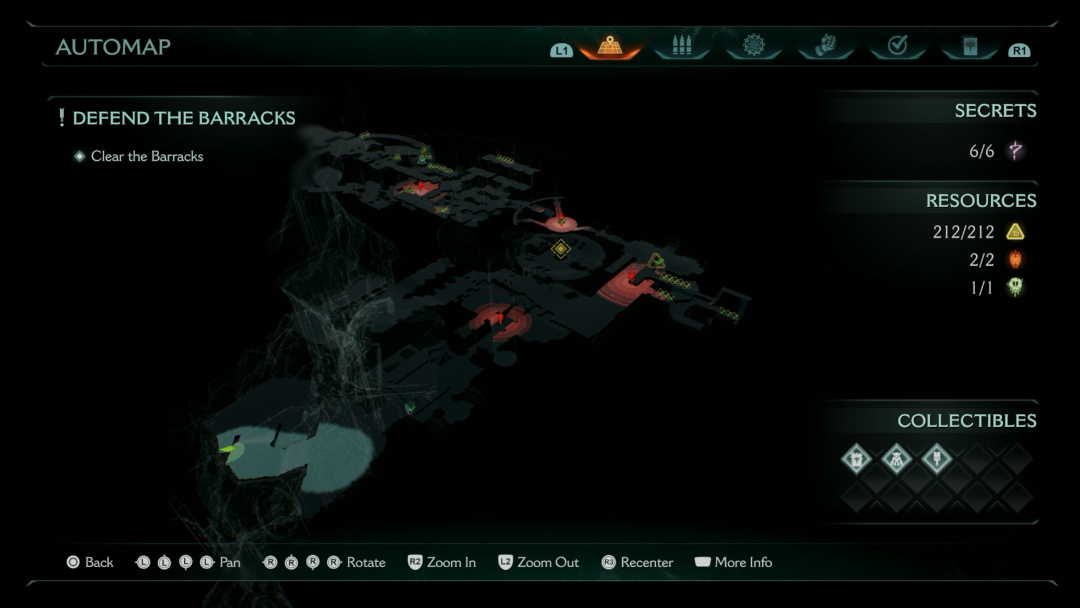Click the purple secrets icon
The height and width of the screenshot is (608, 1080).
1015,151
